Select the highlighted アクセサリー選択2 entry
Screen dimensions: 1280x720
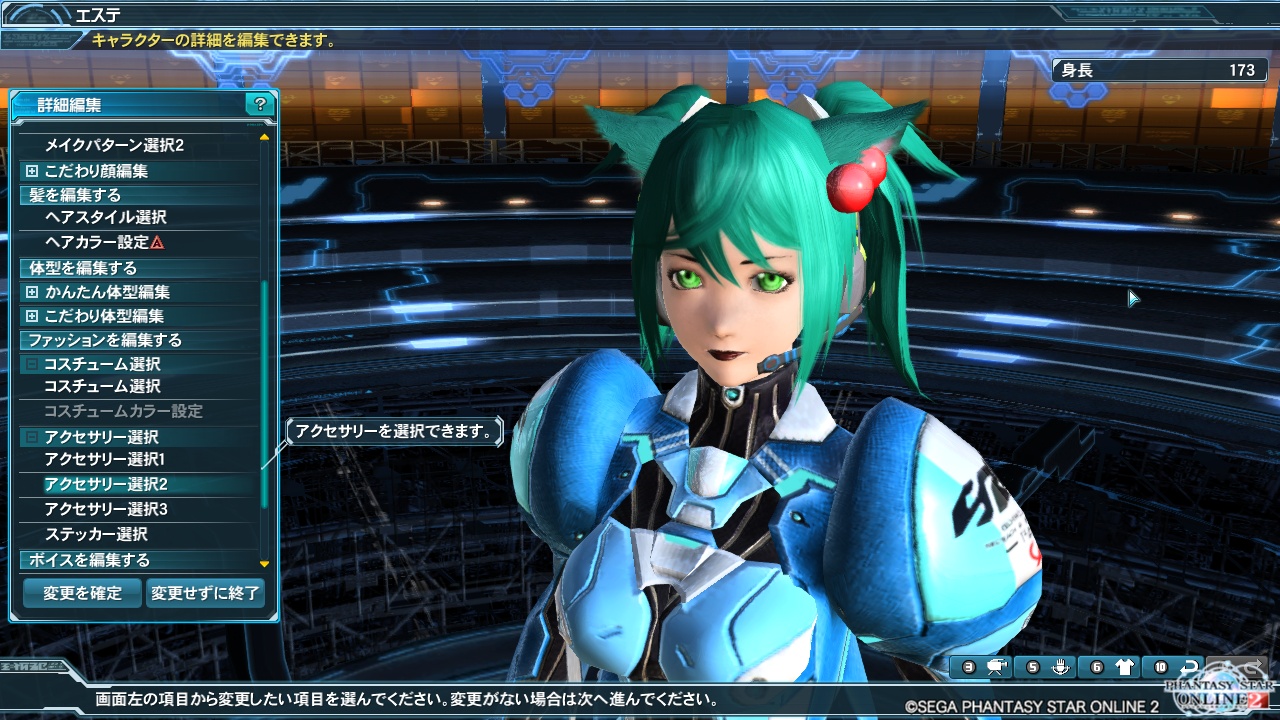pyautogui.click(x=105, y=484)
